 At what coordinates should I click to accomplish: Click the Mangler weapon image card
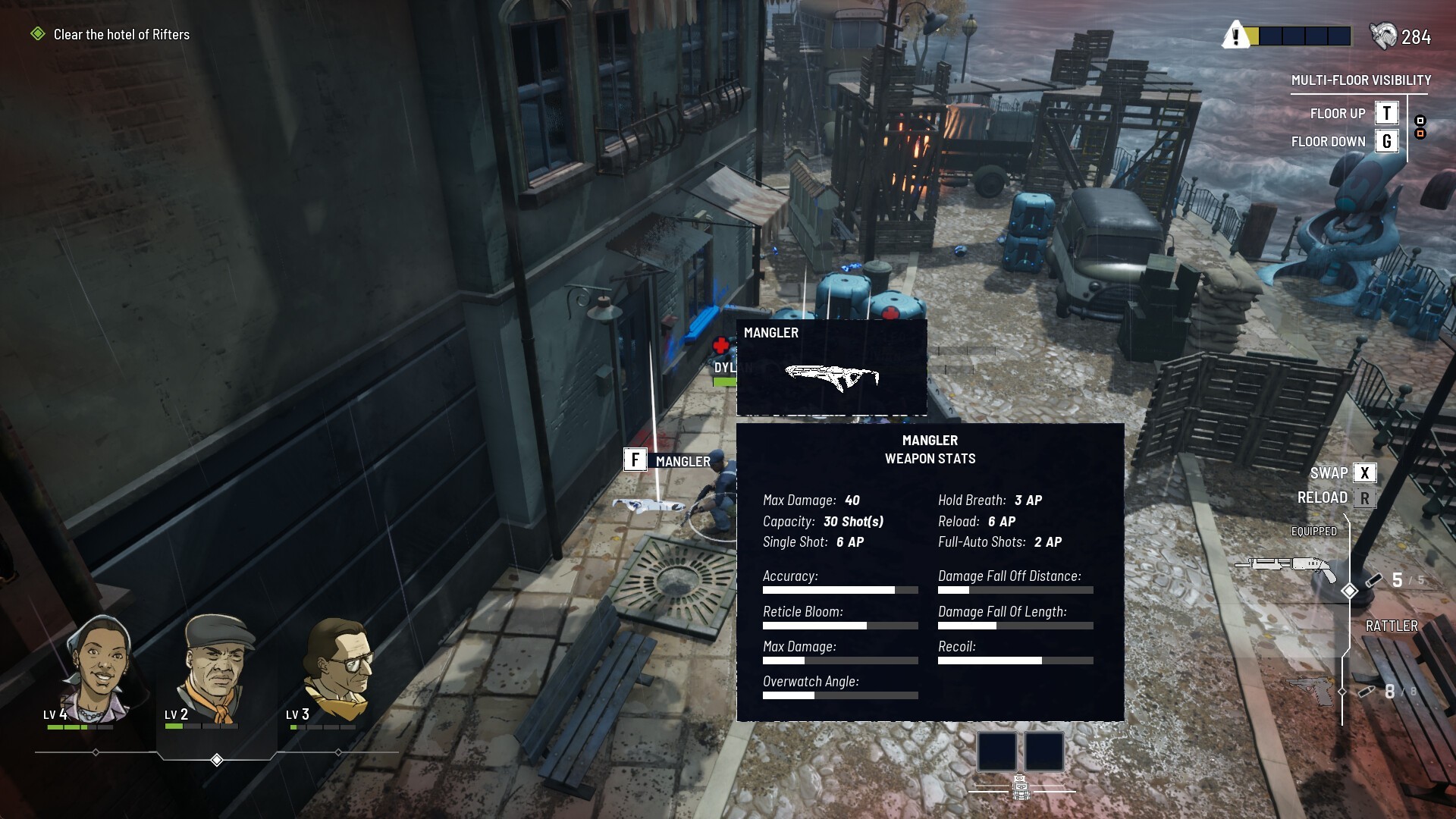[831, 368]
